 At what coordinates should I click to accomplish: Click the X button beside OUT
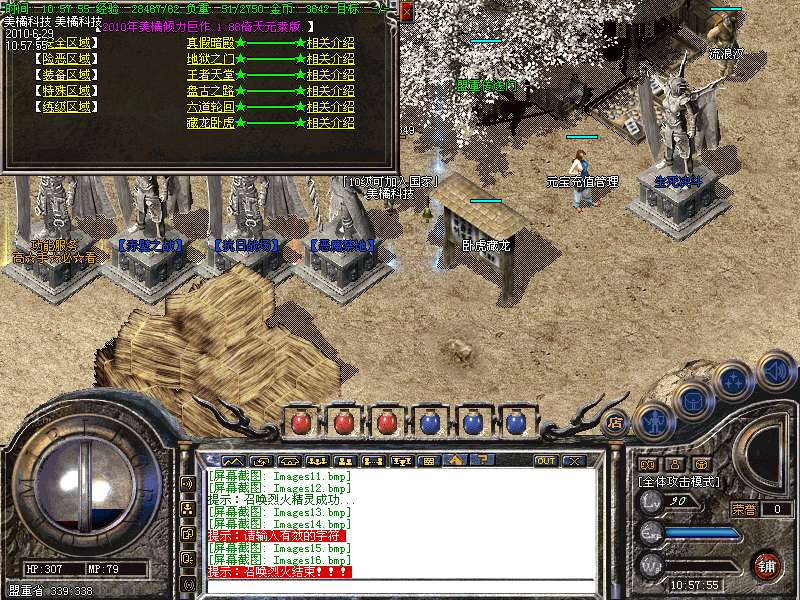click(x=574, y=461)
